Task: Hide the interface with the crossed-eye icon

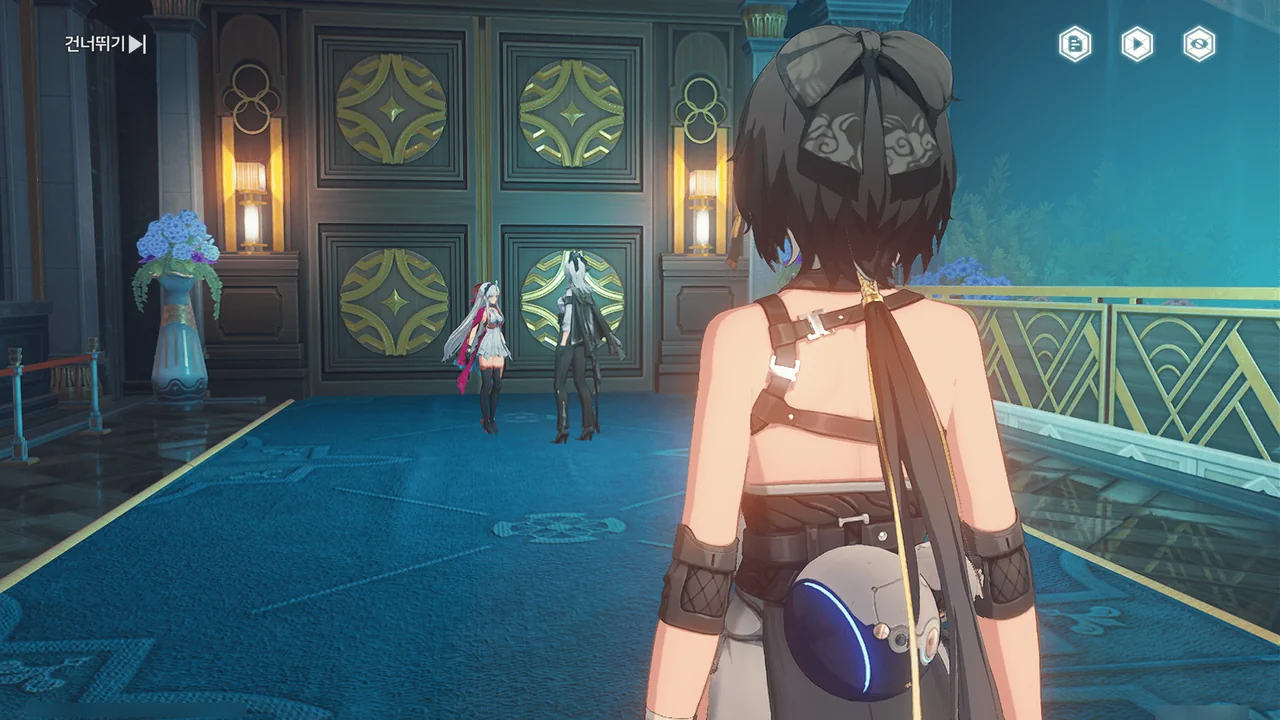Action: [1199, 44]
